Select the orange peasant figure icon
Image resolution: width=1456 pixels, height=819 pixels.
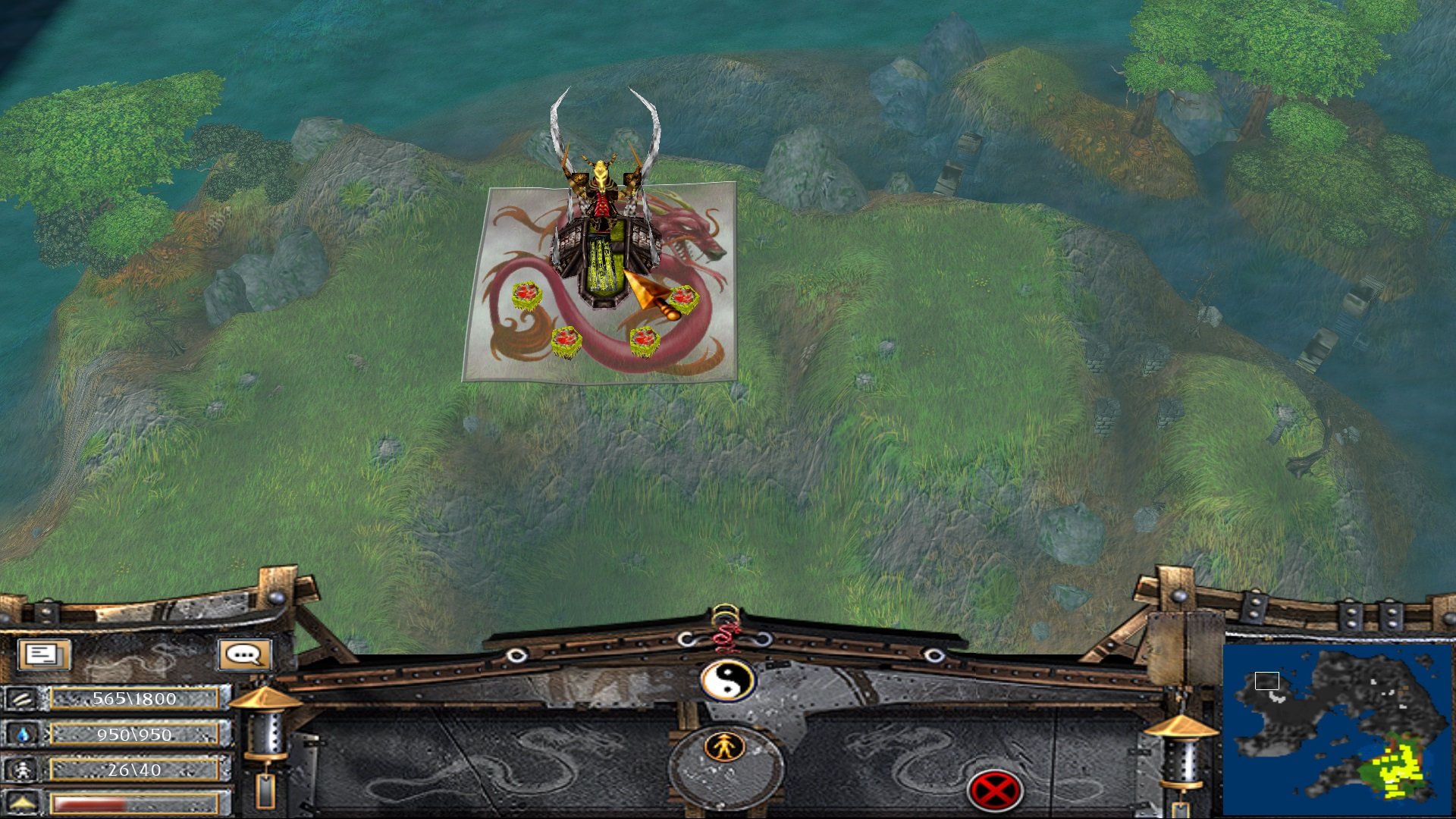(726, 748)
